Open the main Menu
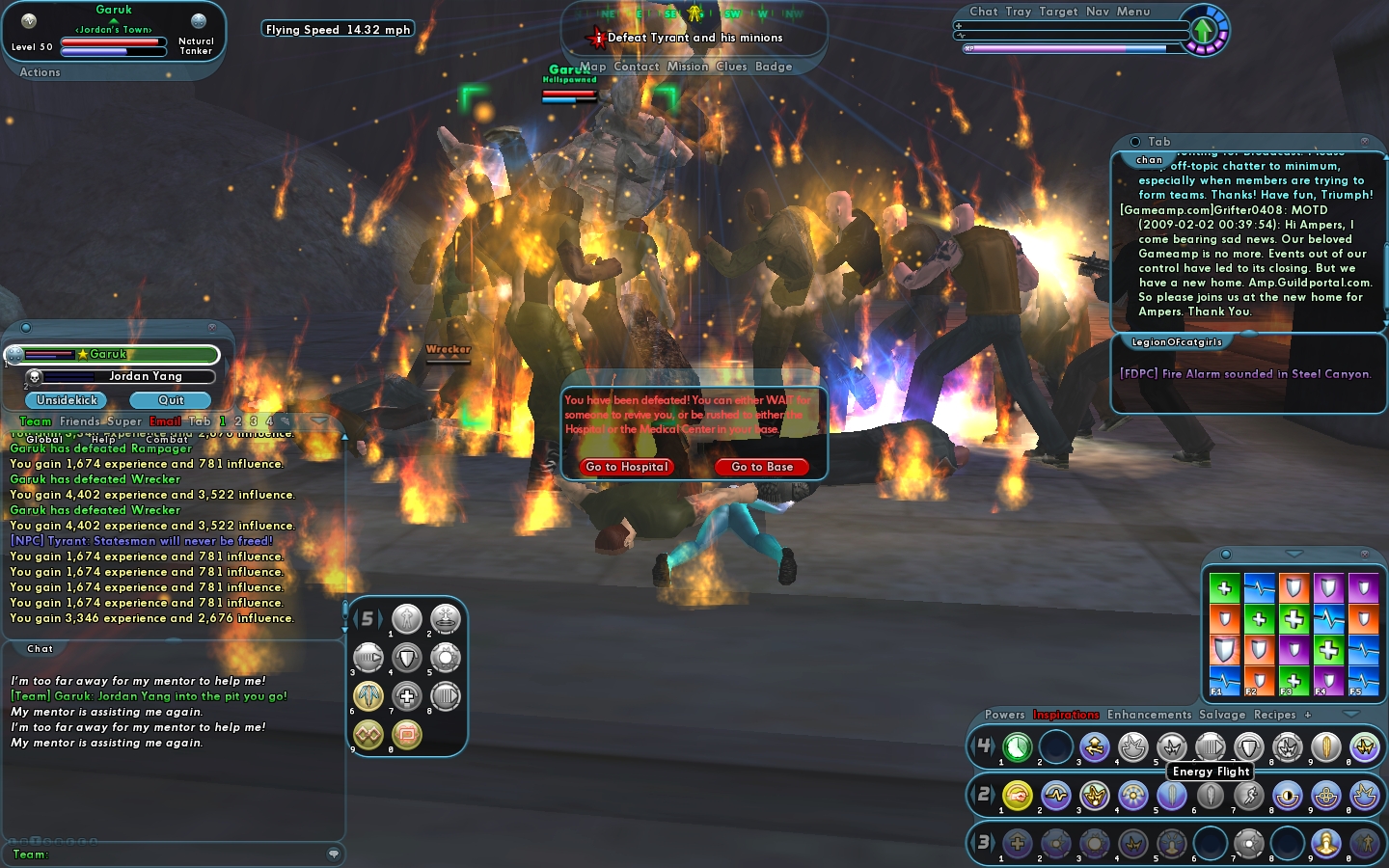Screen dimensions: 1389x868 (x=1133, y=12)
